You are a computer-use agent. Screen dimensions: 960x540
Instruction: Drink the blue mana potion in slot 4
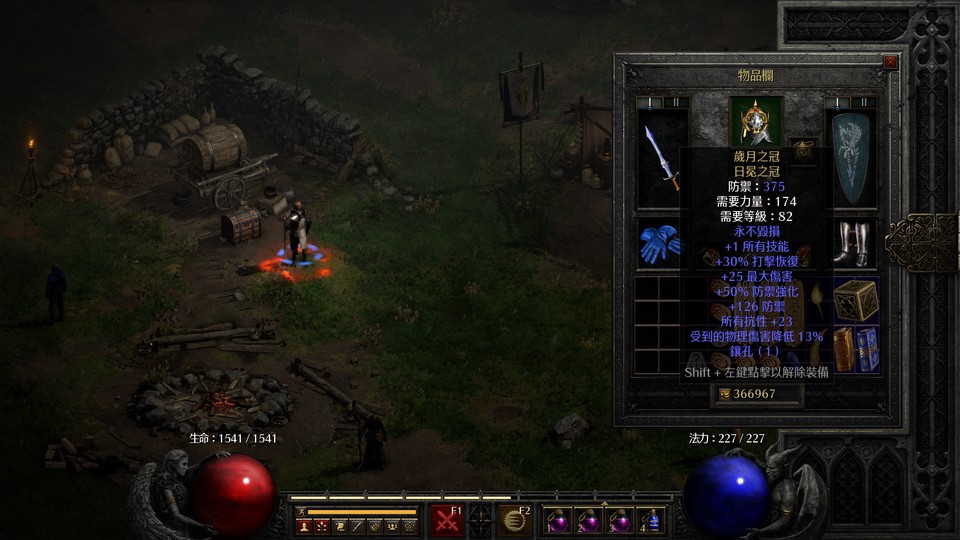[x=652, y=521]
